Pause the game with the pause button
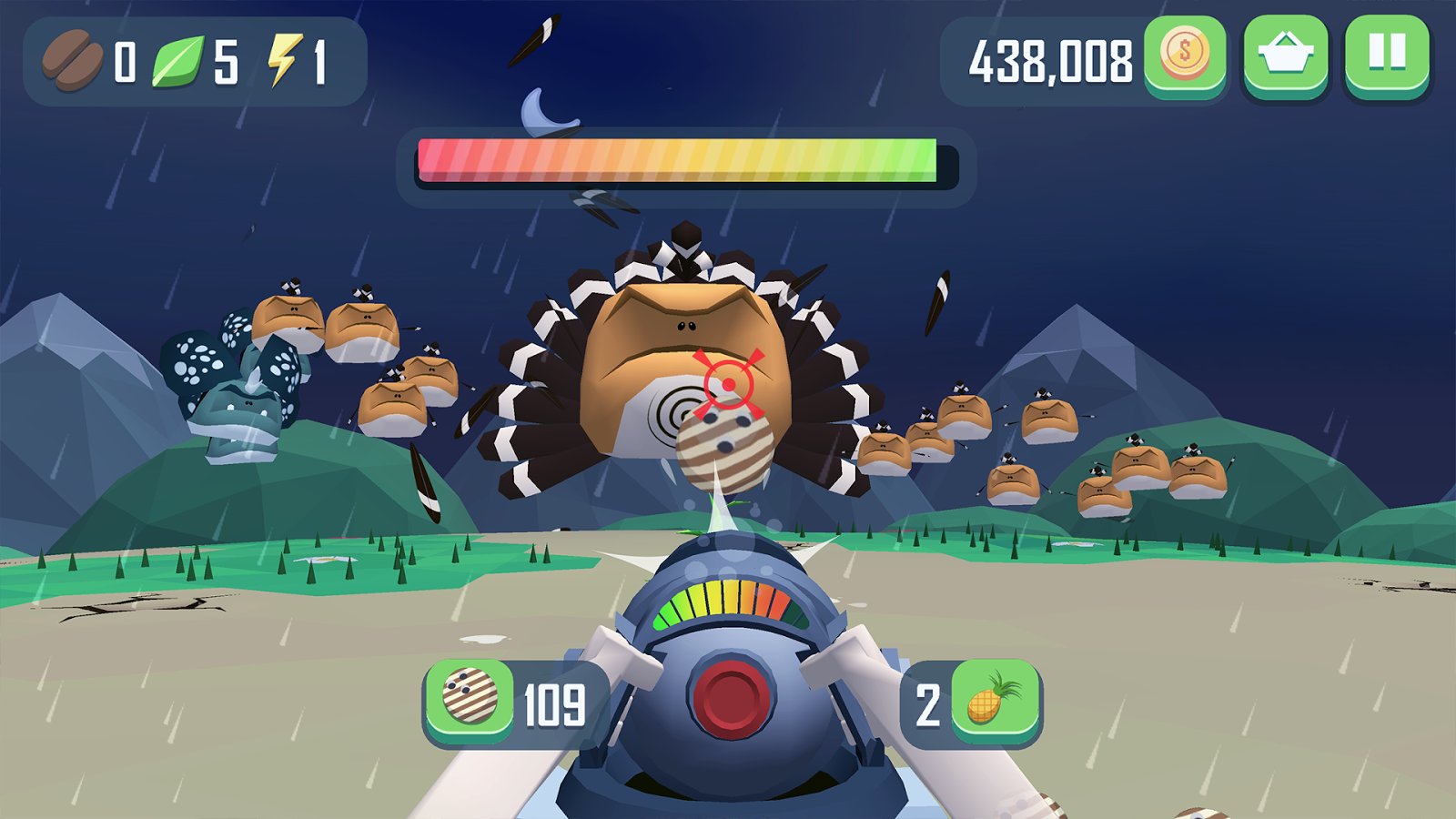Screen dimensions: 1456x819 [1387, 55]
